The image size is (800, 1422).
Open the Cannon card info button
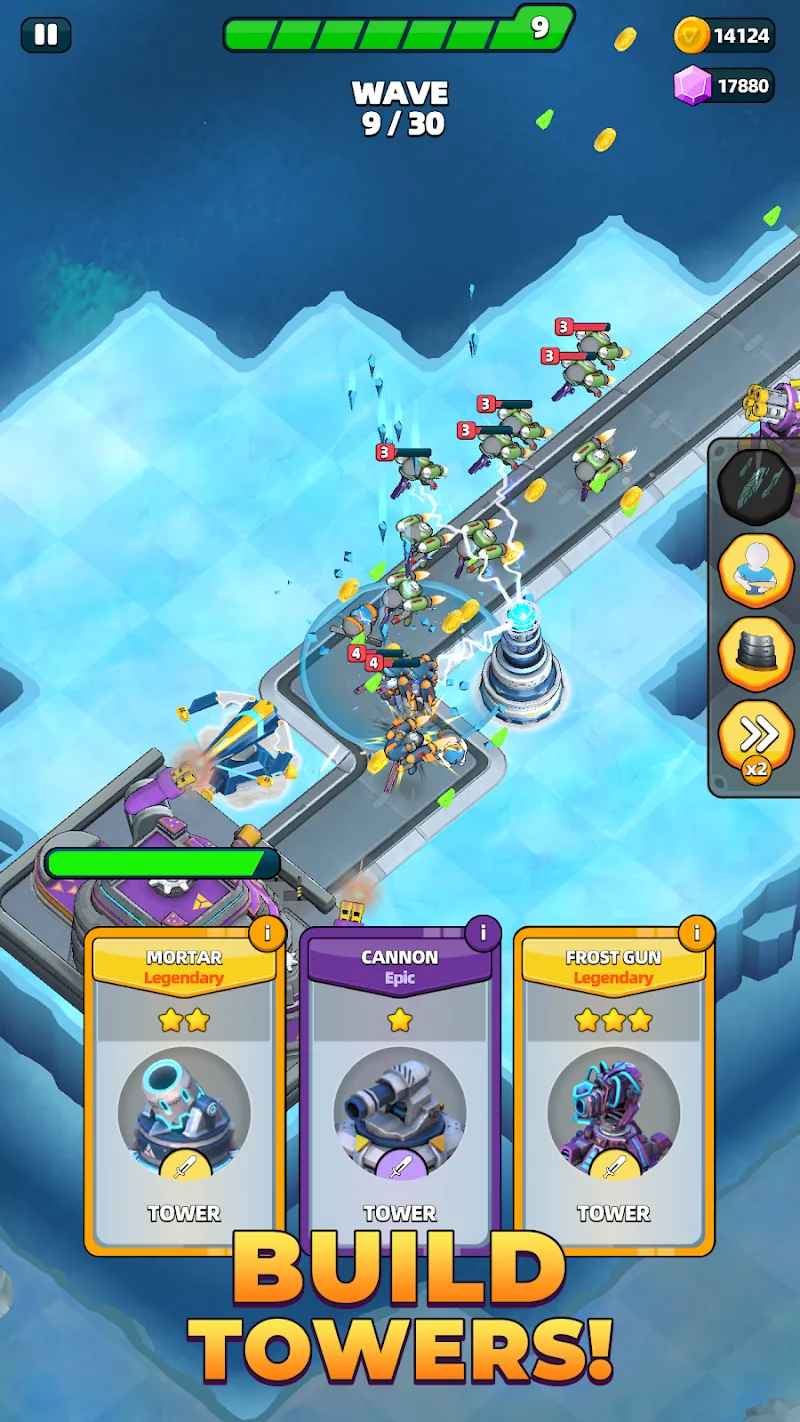click(483, 934)
